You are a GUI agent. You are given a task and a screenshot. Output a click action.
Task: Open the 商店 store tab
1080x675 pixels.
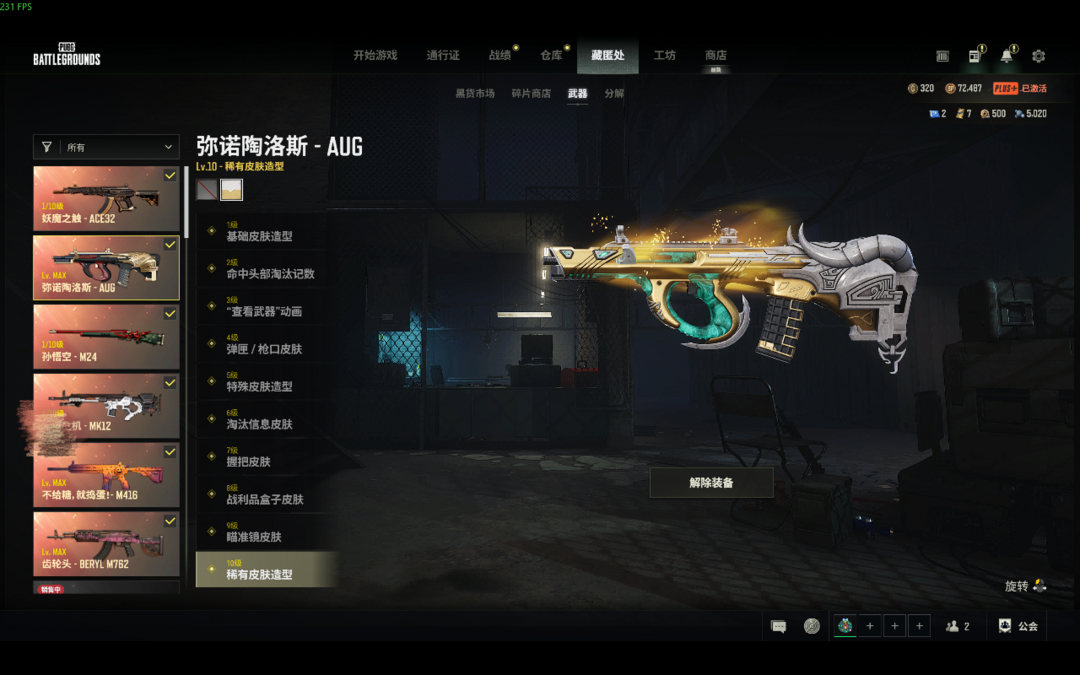(x=715, y=56)
